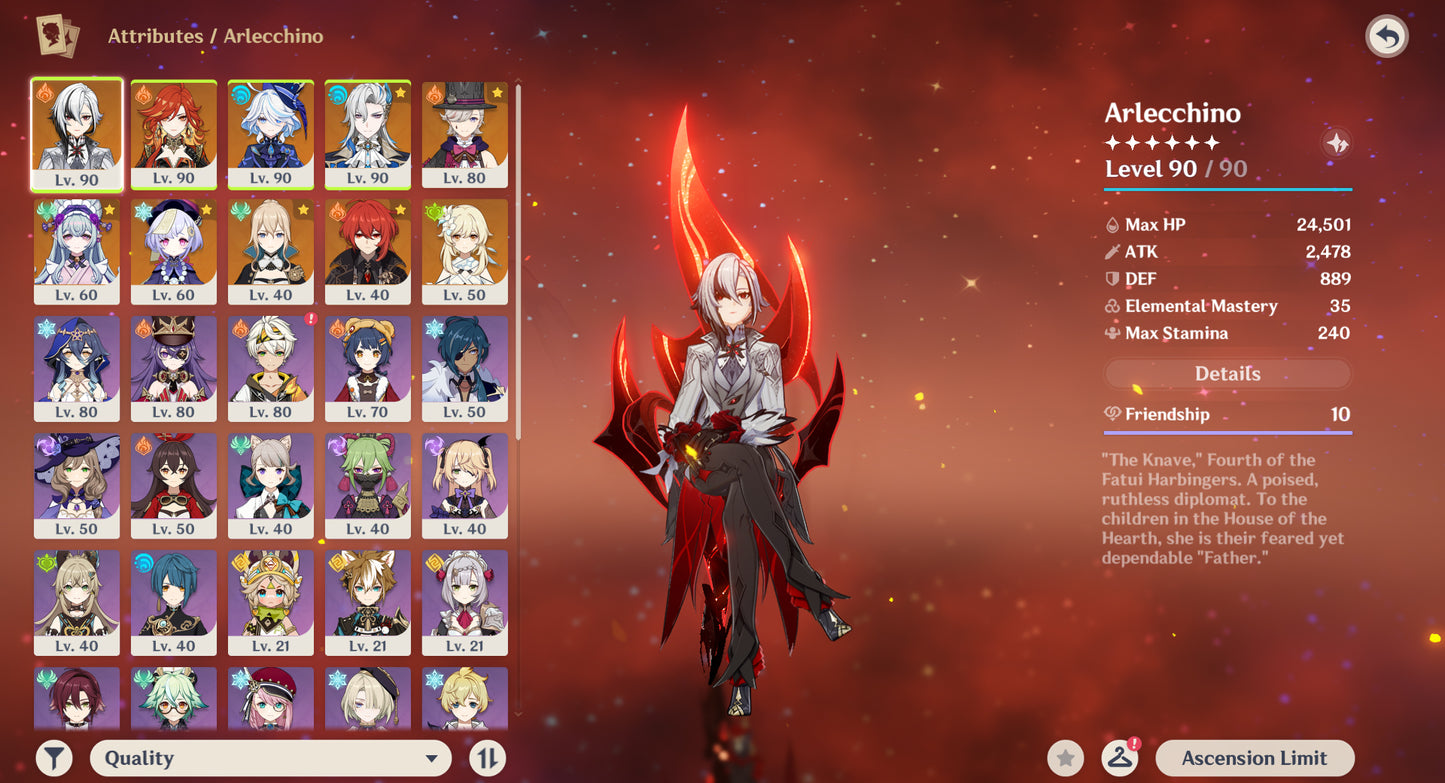The width and height of the screenshot is (1445, 783).
Task: Open the character filter funnel
Action: click(x=54, y=758)
